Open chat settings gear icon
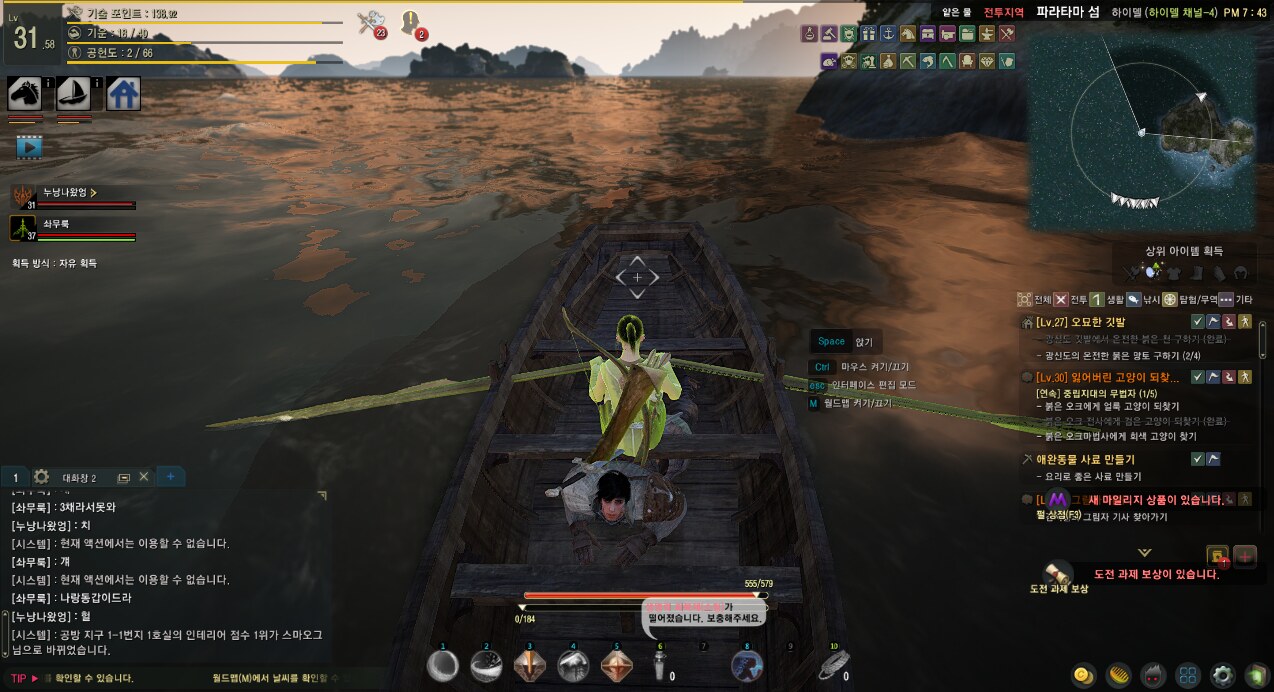Image resolution: width=1274 pixels, height=692 pixels. pyautogui.click(x=41, y=477)
